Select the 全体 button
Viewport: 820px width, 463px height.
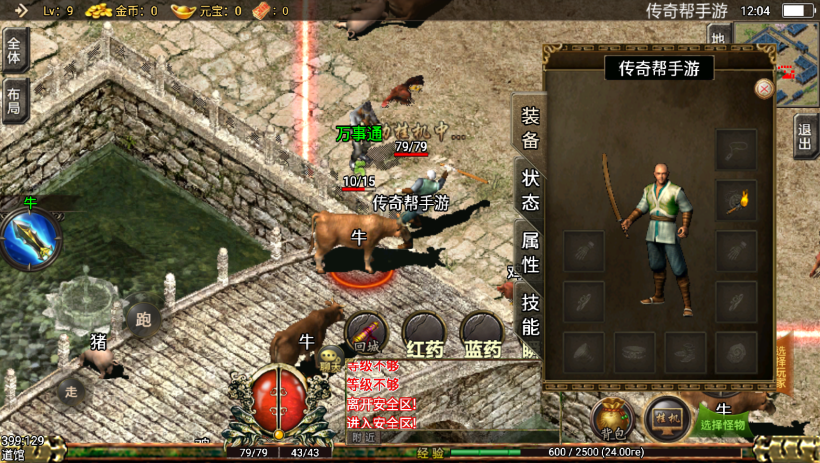click(15, 48)
